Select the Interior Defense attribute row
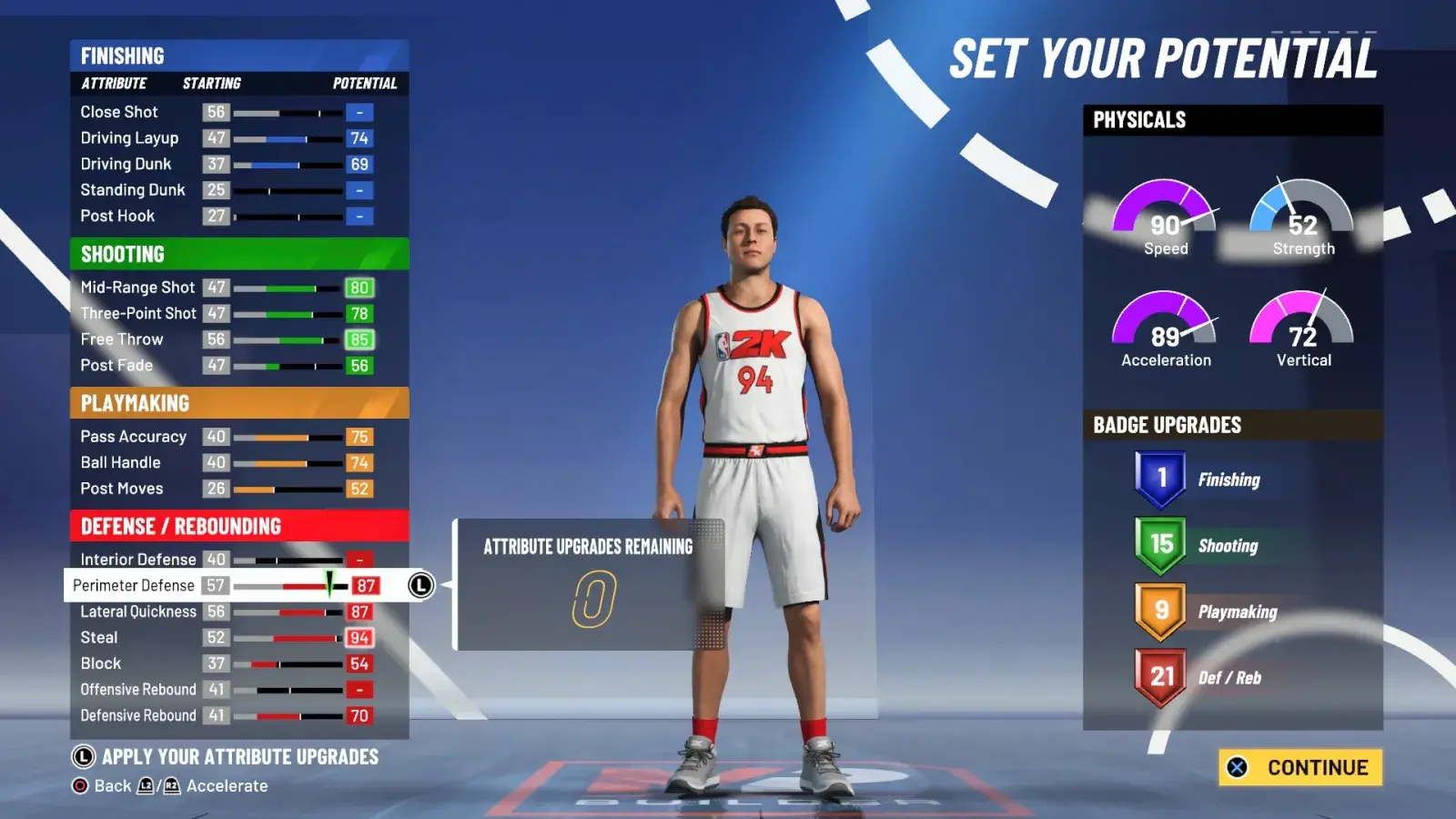 click(x=227, y=560)
